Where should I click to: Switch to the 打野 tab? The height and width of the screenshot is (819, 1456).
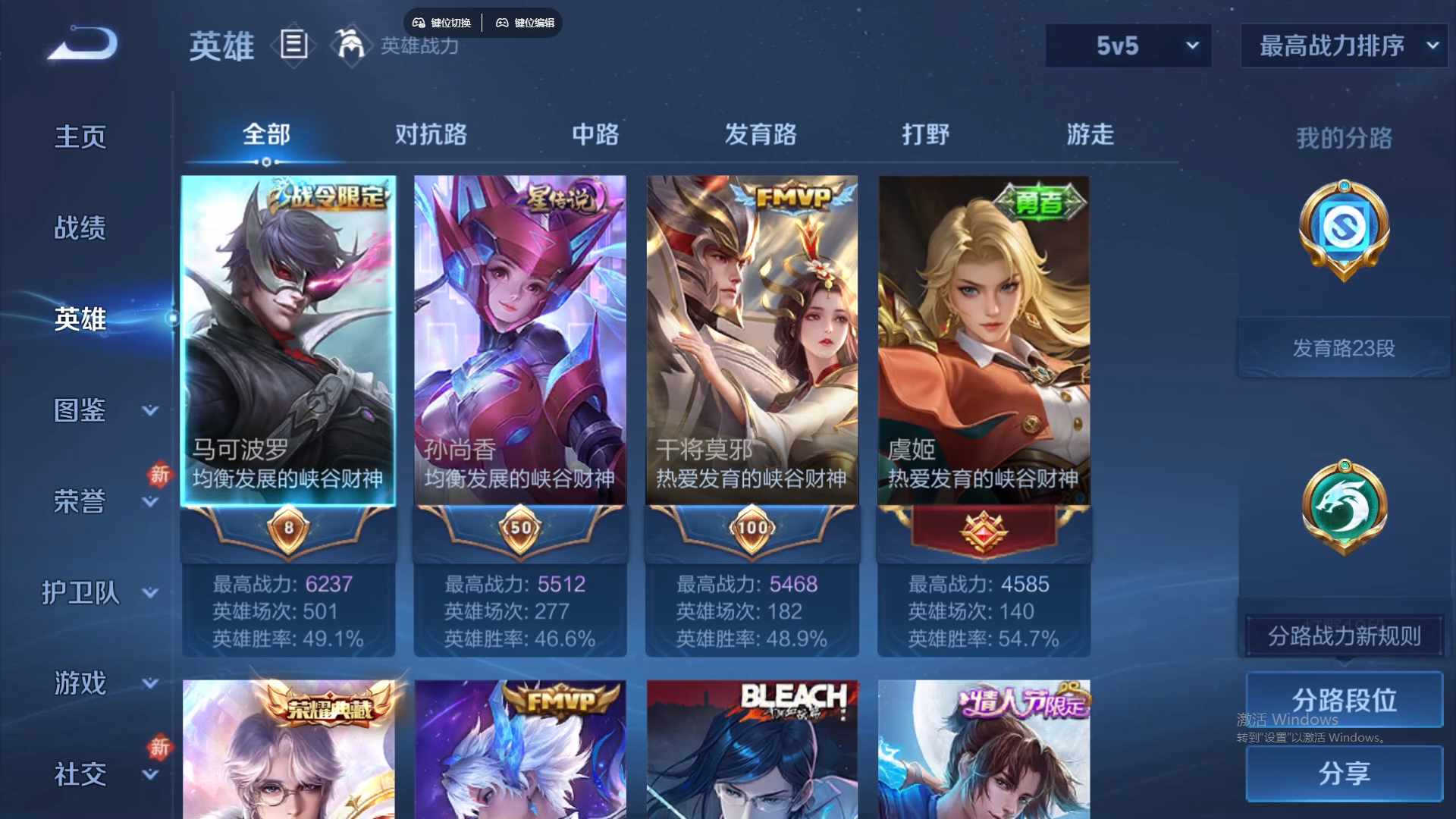point(926,134)
